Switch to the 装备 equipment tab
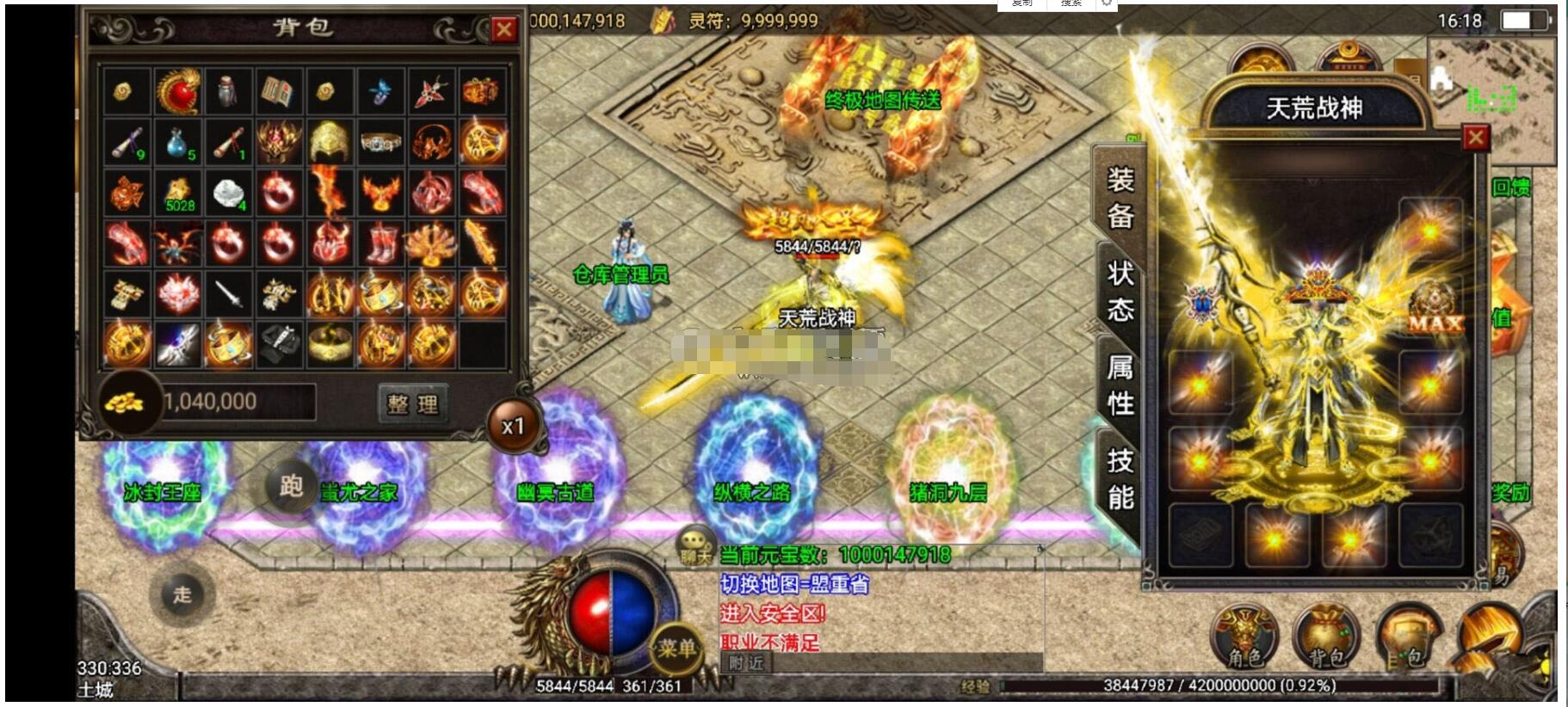This screenshot has height=707, width=1568. 1120,198
